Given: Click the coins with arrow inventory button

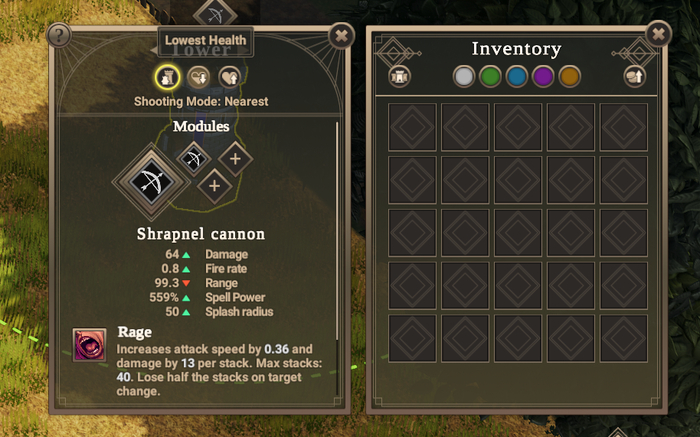Looking at the screenshot, I should coord(634,76).
